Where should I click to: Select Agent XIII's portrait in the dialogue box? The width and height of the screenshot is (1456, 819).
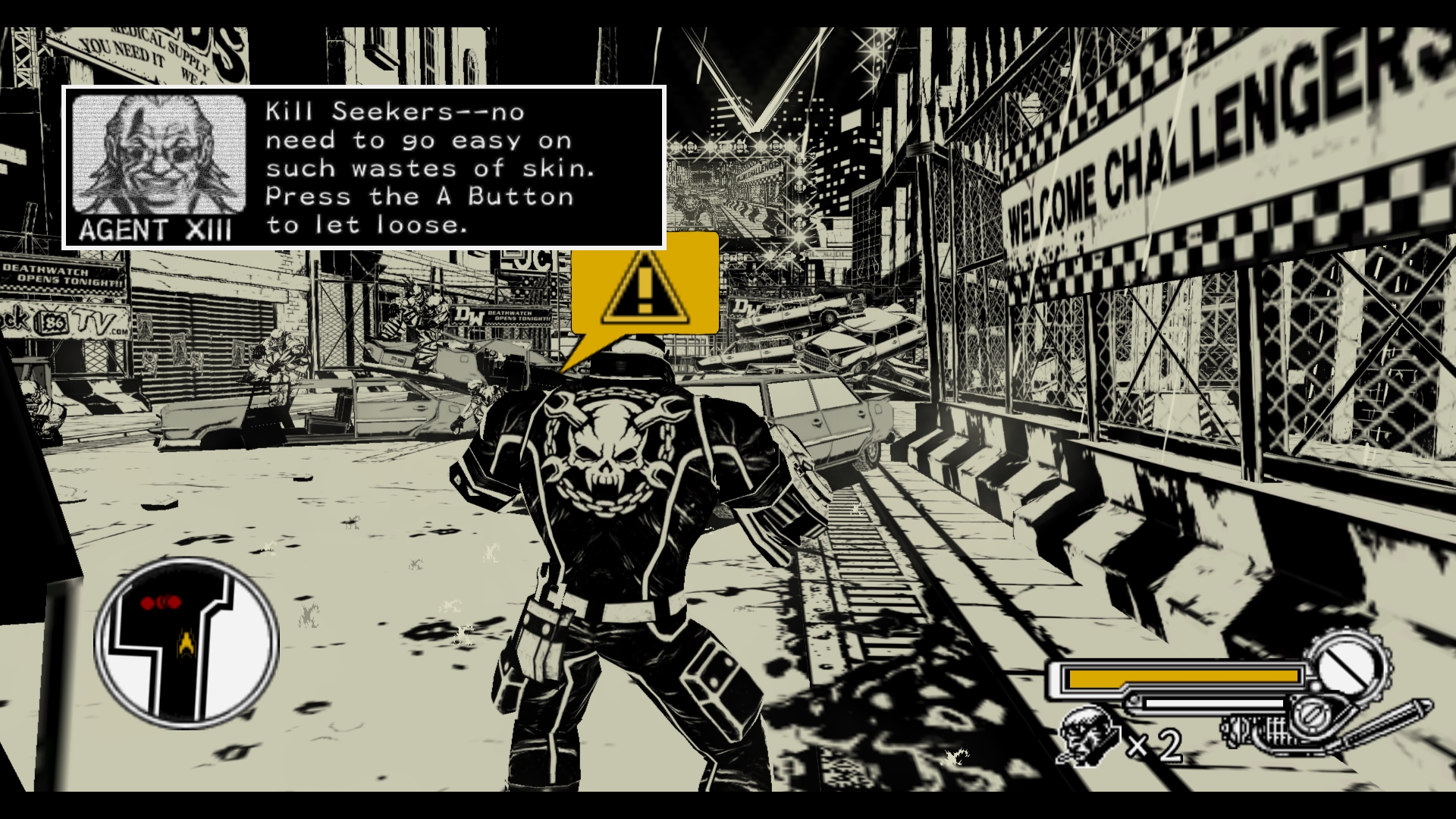pos(158,155)
